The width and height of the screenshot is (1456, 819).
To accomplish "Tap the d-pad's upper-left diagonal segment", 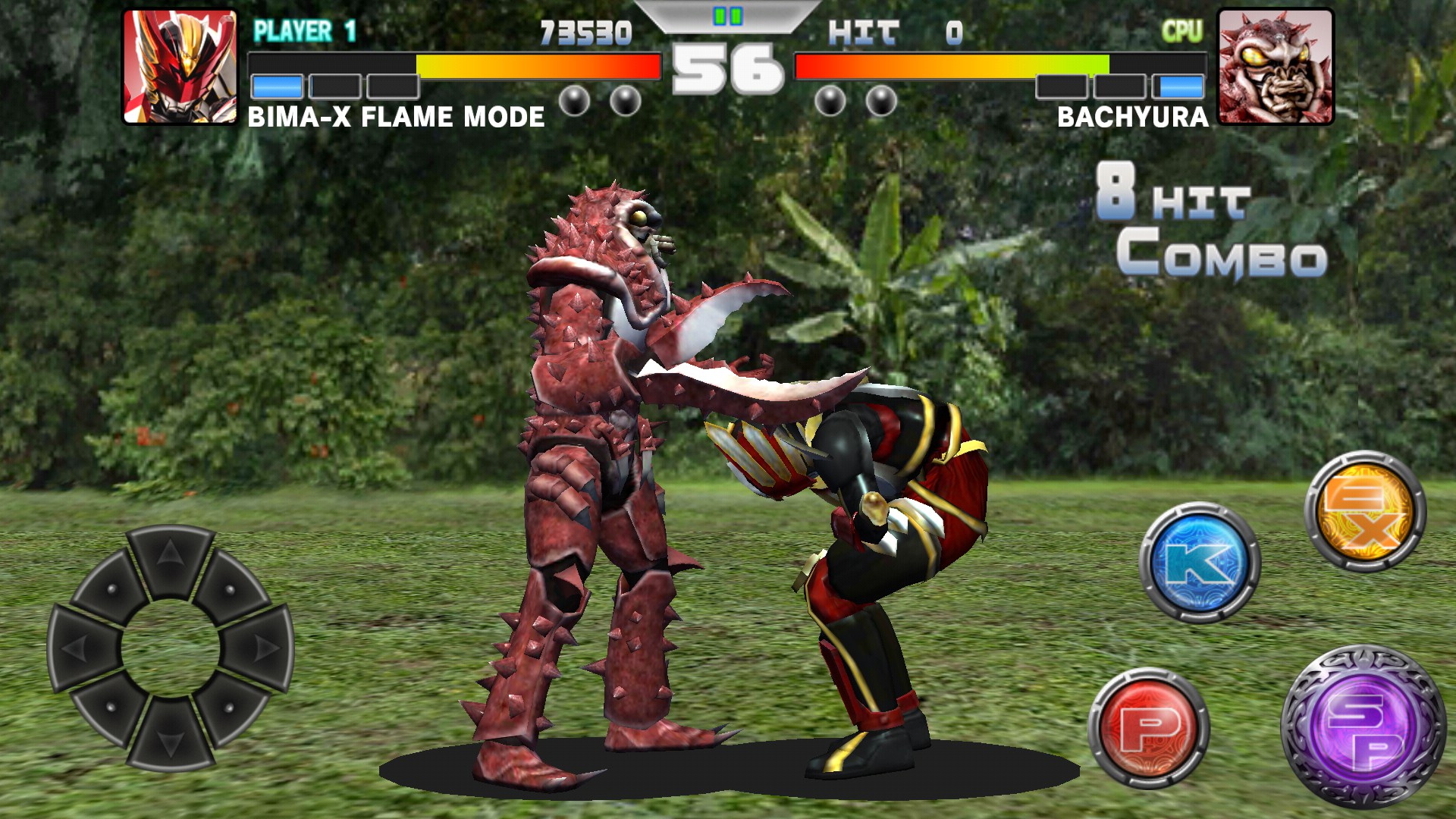I will [x=111, y=588].
